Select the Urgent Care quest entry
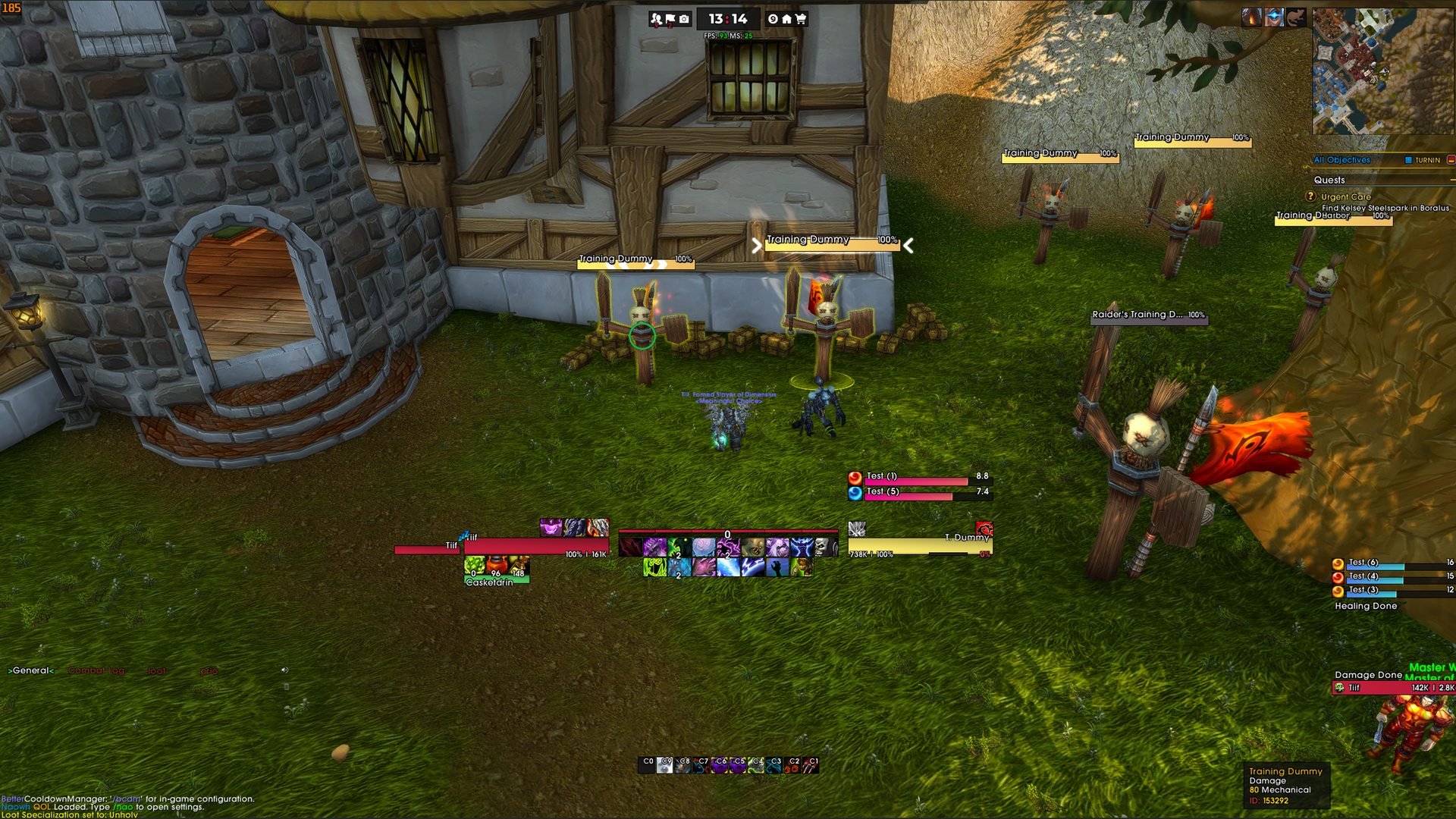Viewport: 1456px width, 819px height. point(1346,196)
